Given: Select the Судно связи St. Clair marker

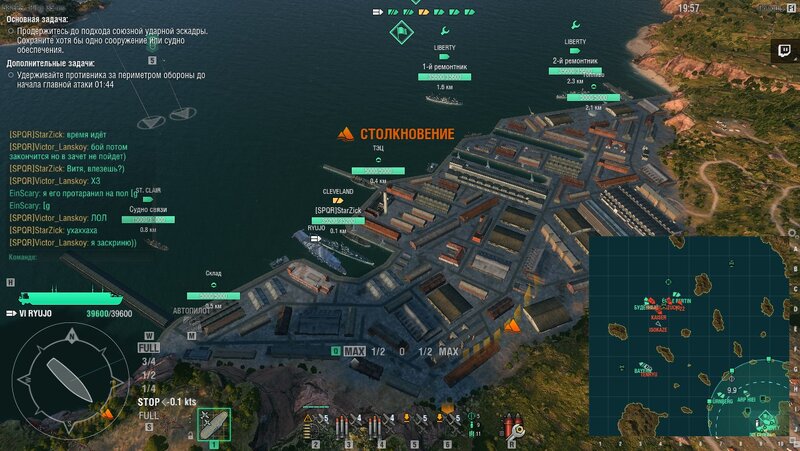Looking at the screenshot, I should 148,218.
